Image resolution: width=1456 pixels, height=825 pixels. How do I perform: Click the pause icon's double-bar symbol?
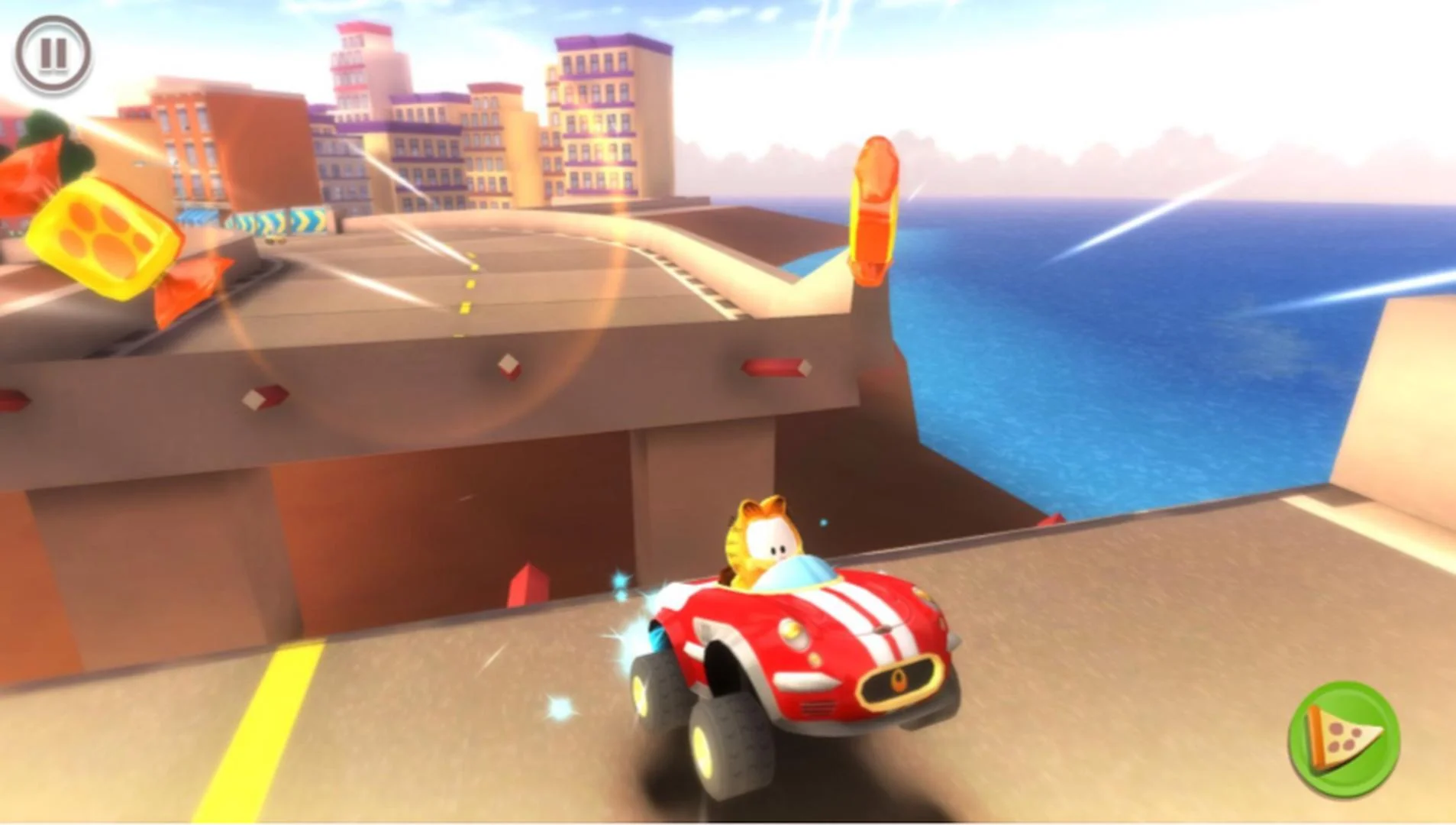53,53
